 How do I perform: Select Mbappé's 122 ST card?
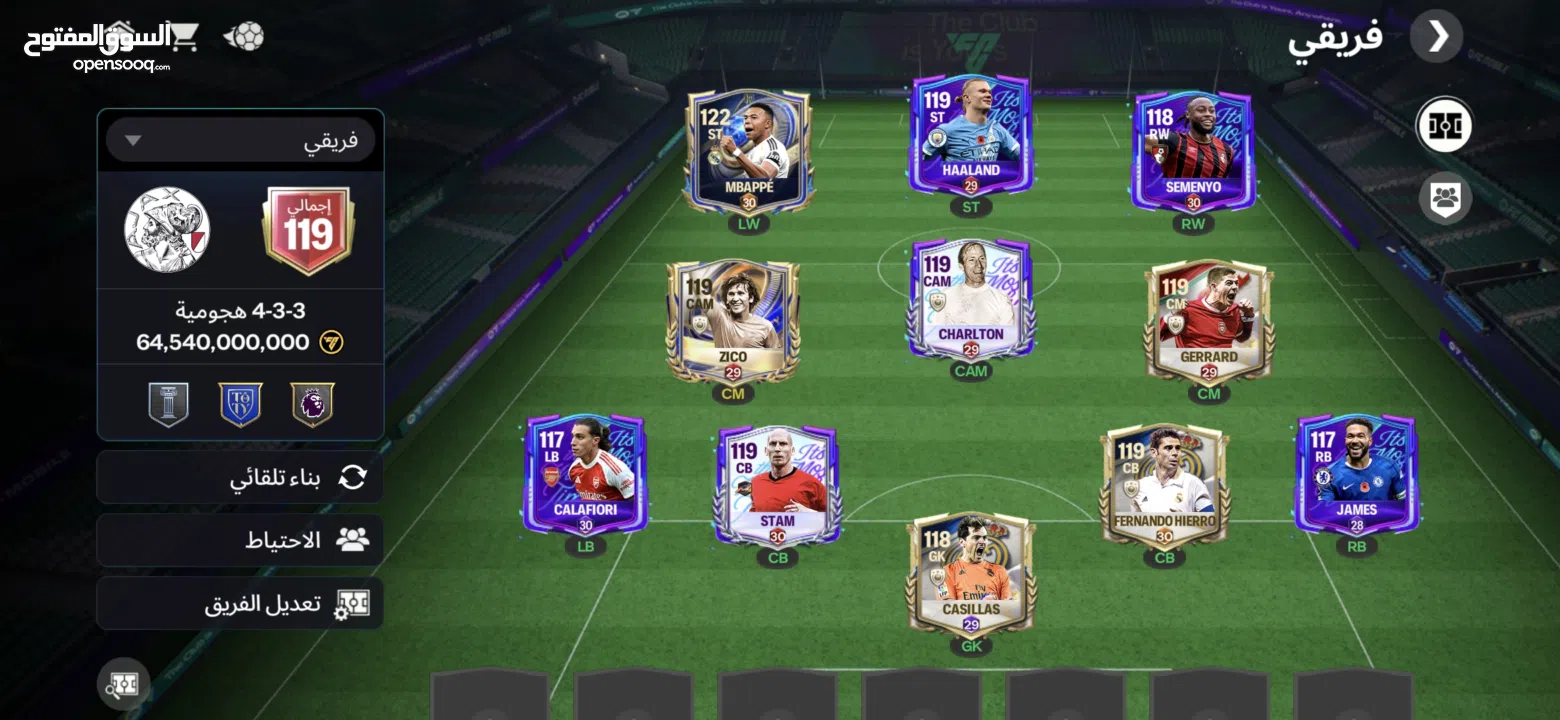(x=747, y=150)
